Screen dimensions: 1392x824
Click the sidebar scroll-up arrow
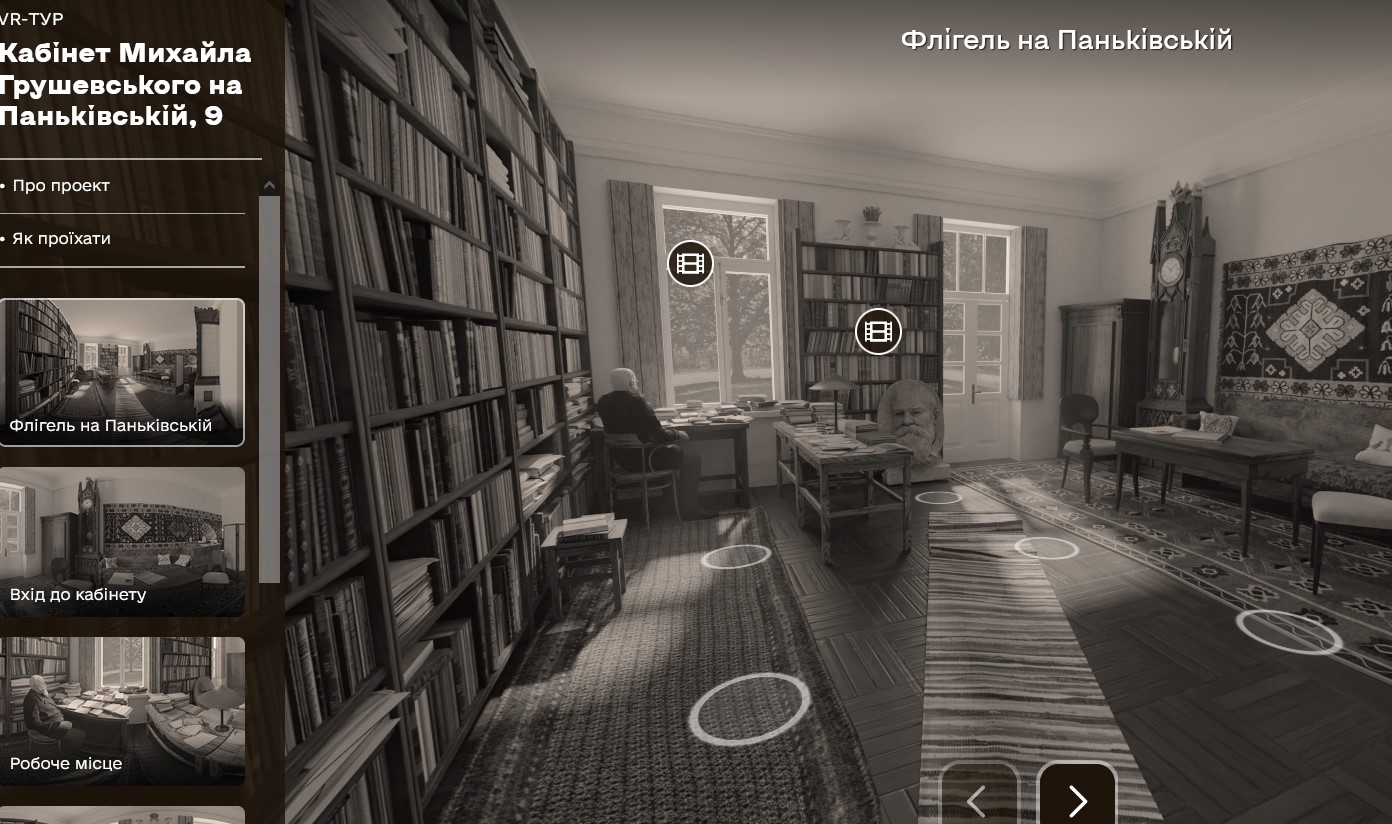[269, 185]
